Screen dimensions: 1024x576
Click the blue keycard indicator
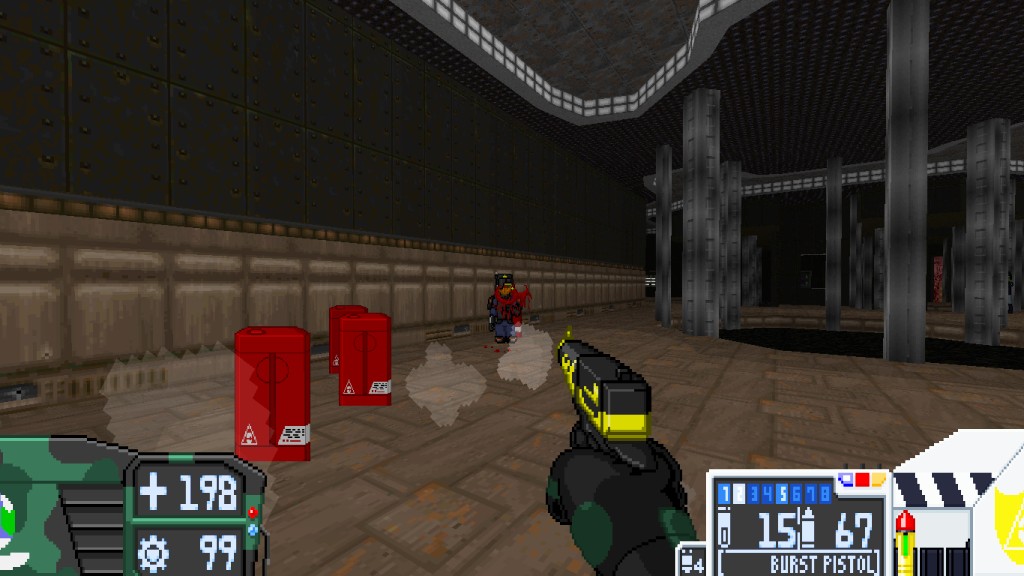coord(846,479)
